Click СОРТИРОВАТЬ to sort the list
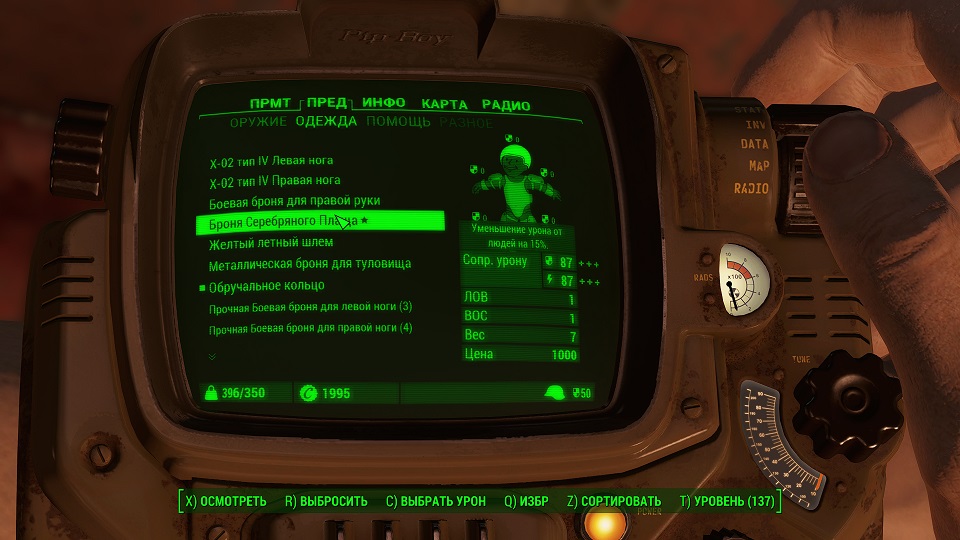Viewport: 960px width, 540px height. pos(614,501)
